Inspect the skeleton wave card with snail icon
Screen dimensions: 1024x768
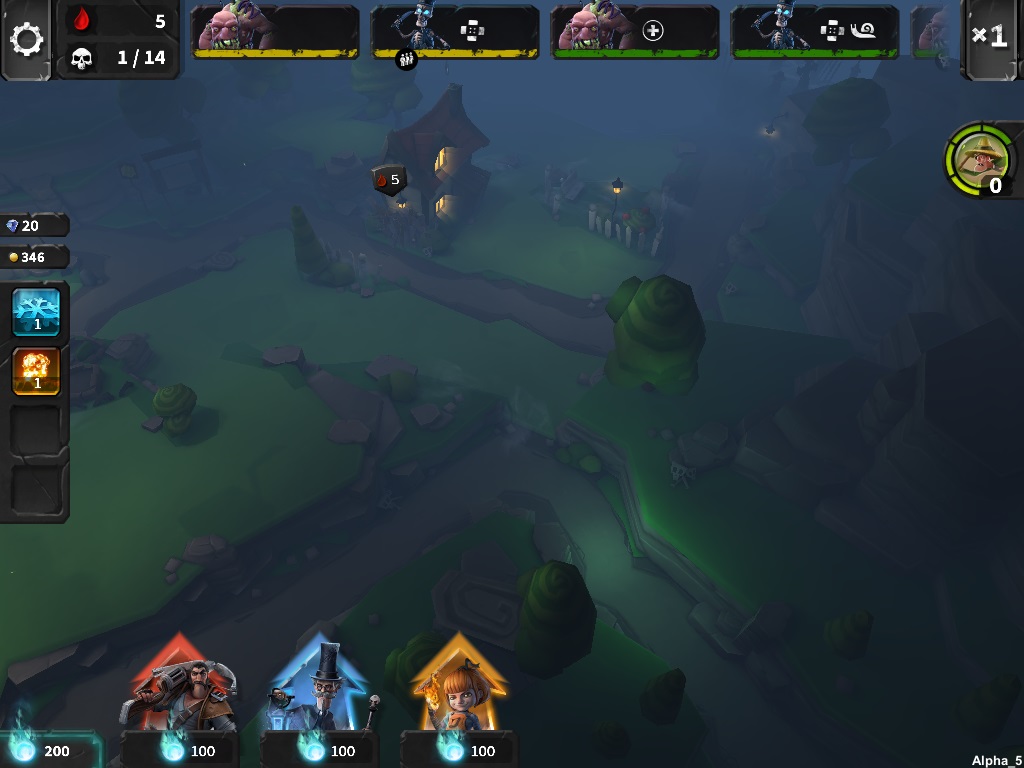coord(814,31)
